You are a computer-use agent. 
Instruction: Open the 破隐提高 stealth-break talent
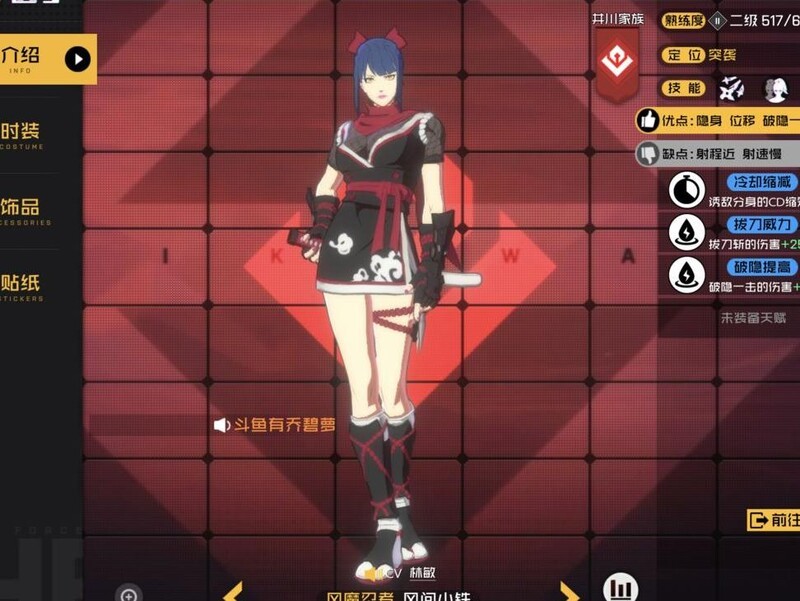click(x=687, y=274)
